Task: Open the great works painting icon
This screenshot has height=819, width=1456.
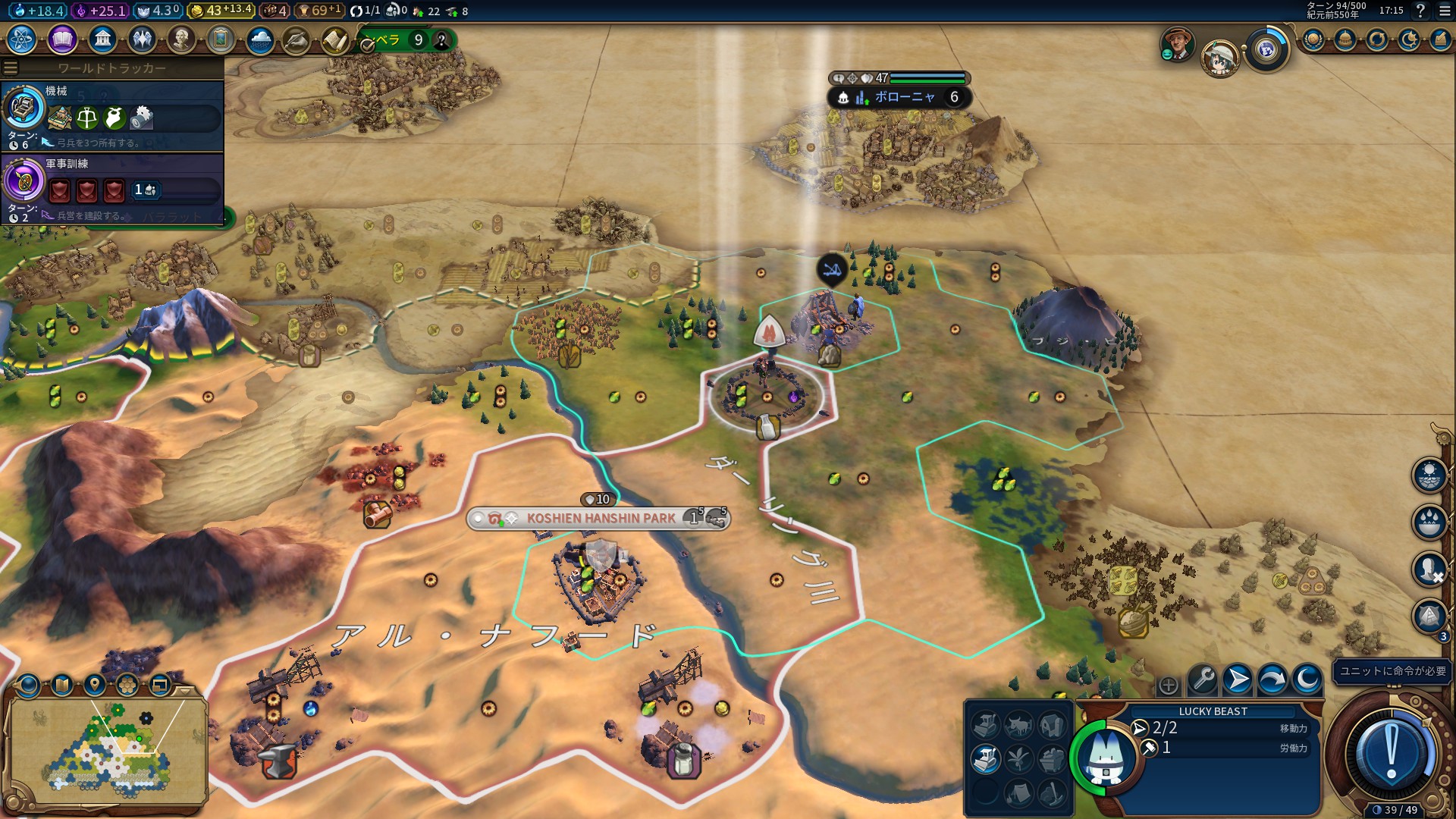Action: (x=221, y=39)
